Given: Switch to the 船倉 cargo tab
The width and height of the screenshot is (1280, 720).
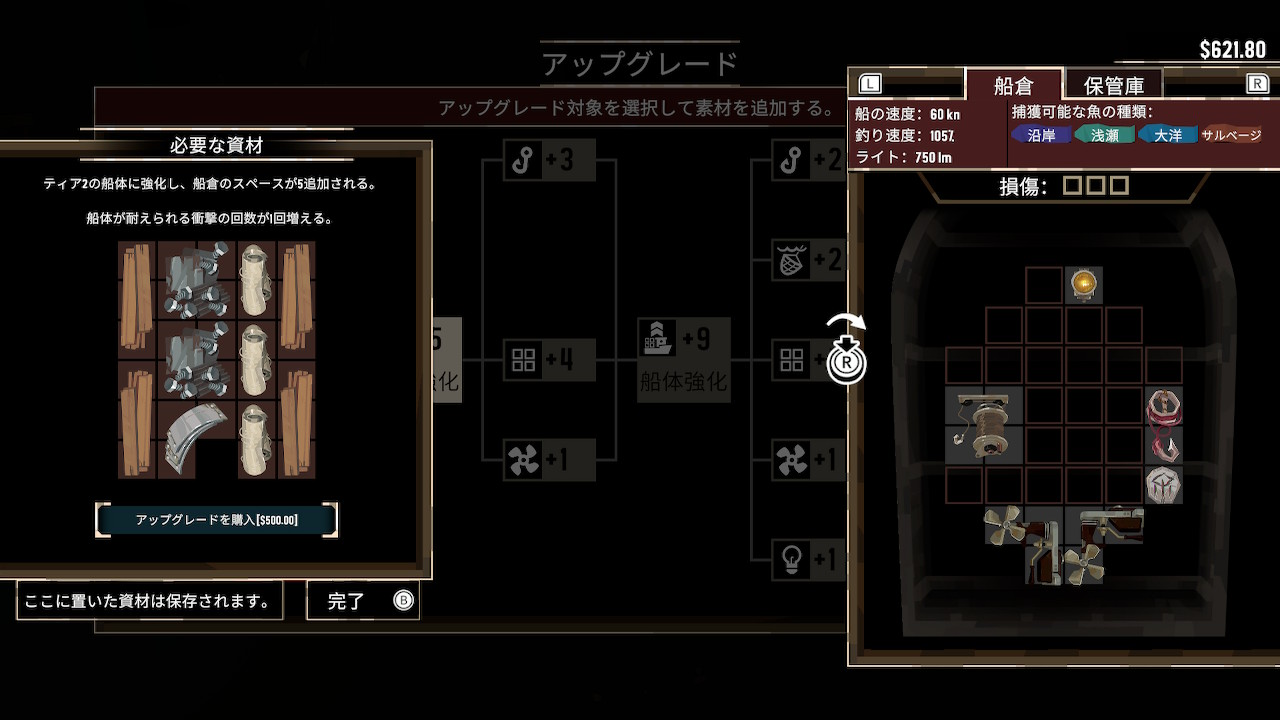Looking at the screenshot, I should [x=1012, y=85].
